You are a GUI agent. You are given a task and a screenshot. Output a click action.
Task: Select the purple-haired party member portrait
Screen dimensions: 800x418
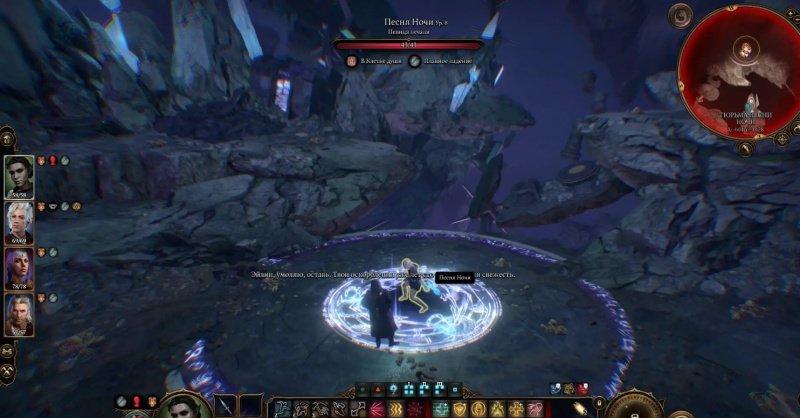tap(19, 268)
